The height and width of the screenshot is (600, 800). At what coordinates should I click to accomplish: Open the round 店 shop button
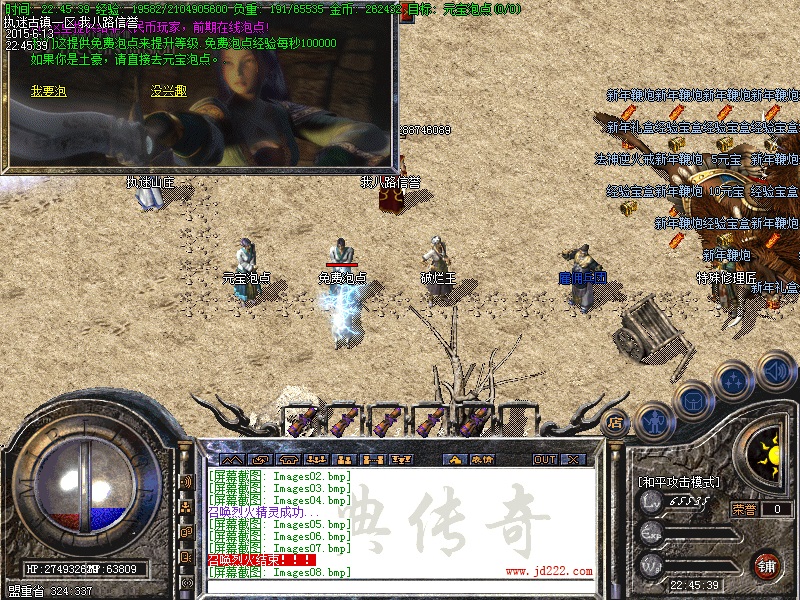pos(616,422)
